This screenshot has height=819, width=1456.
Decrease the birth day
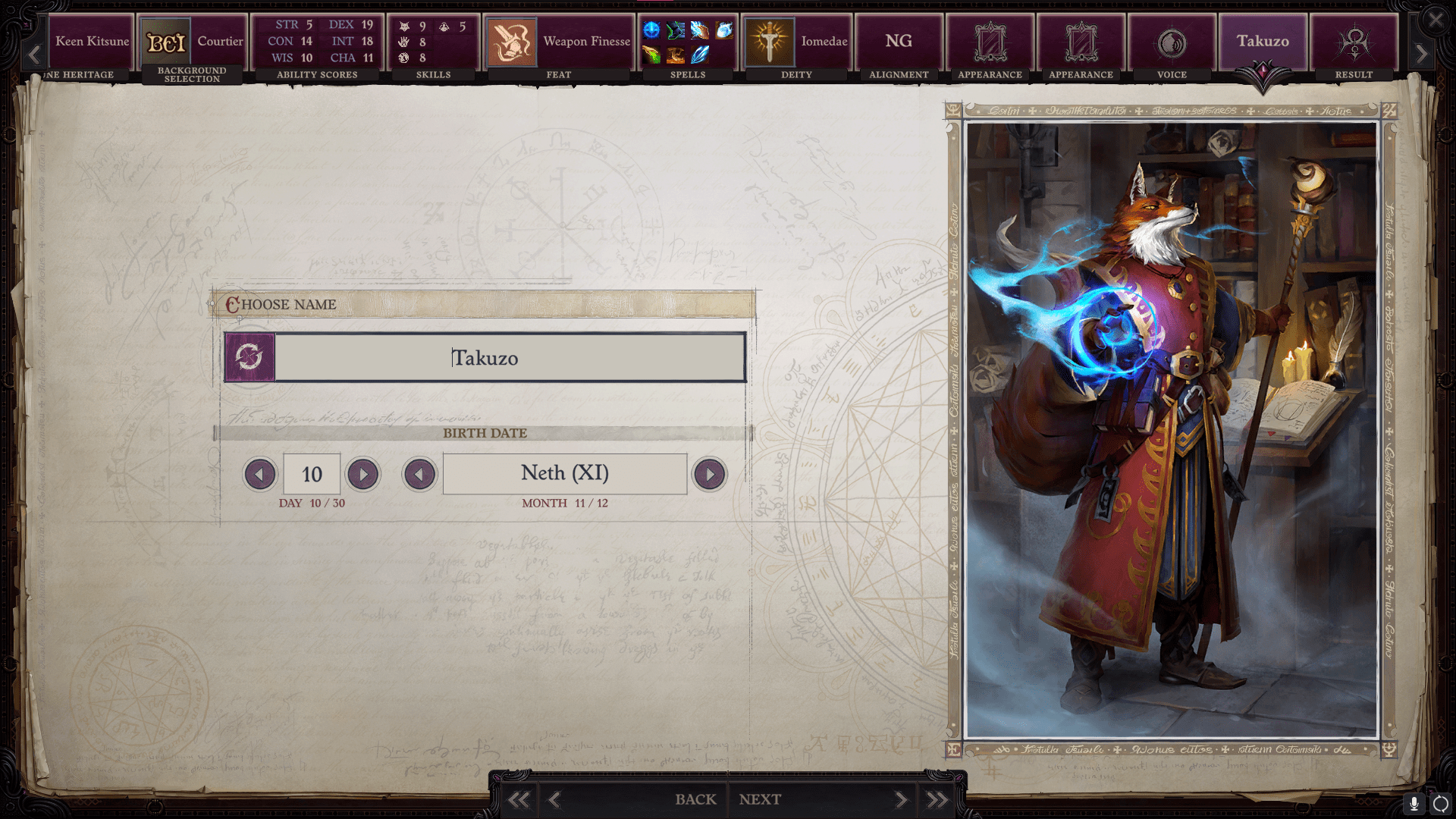(259, 475)
